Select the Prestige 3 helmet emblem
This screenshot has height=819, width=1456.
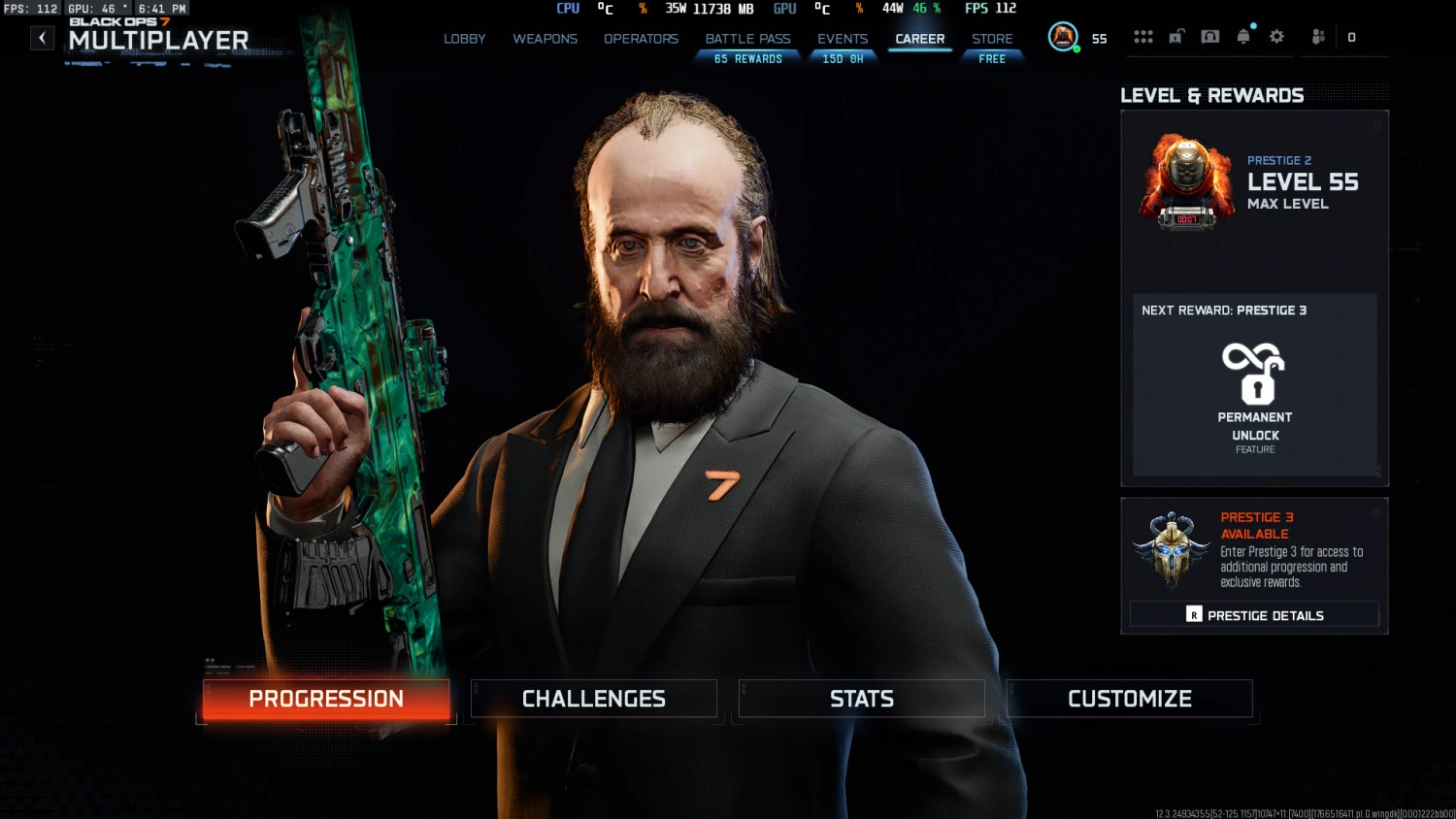pos(1171,550)
